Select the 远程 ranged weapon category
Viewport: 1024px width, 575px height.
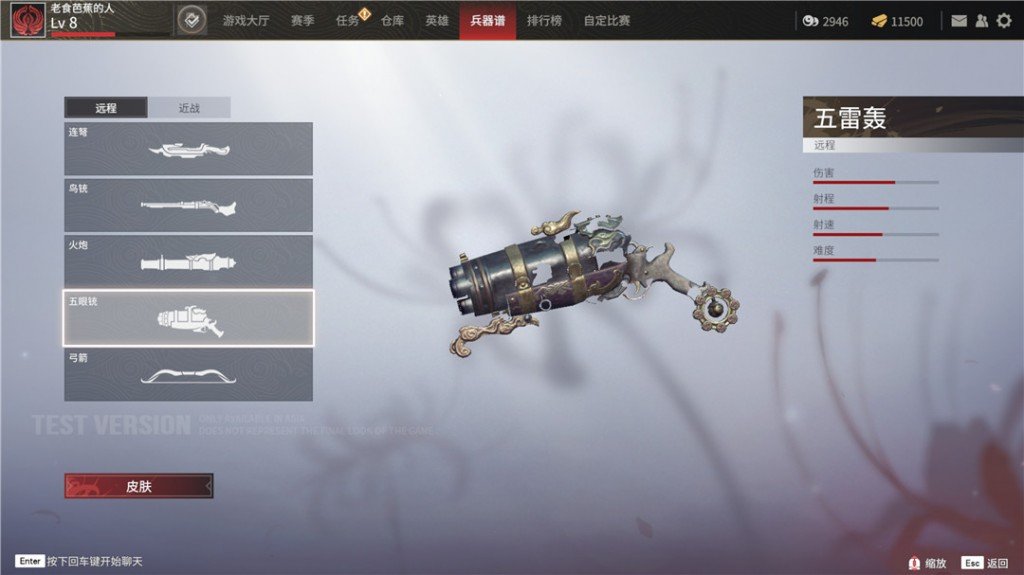click(106, 108)
